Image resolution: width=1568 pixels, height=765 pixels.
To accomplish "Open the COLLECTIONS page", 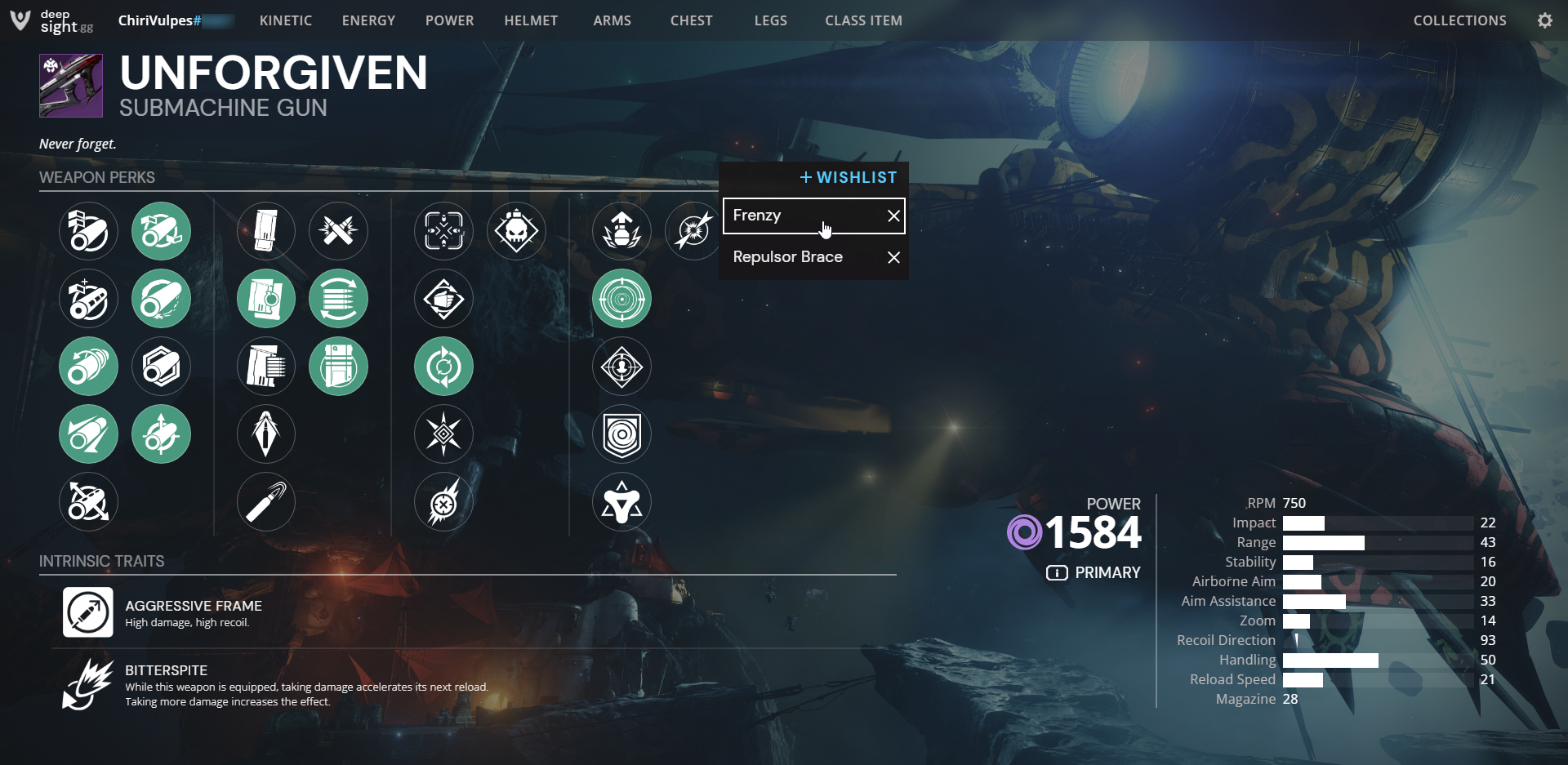I will point(1459,20).
